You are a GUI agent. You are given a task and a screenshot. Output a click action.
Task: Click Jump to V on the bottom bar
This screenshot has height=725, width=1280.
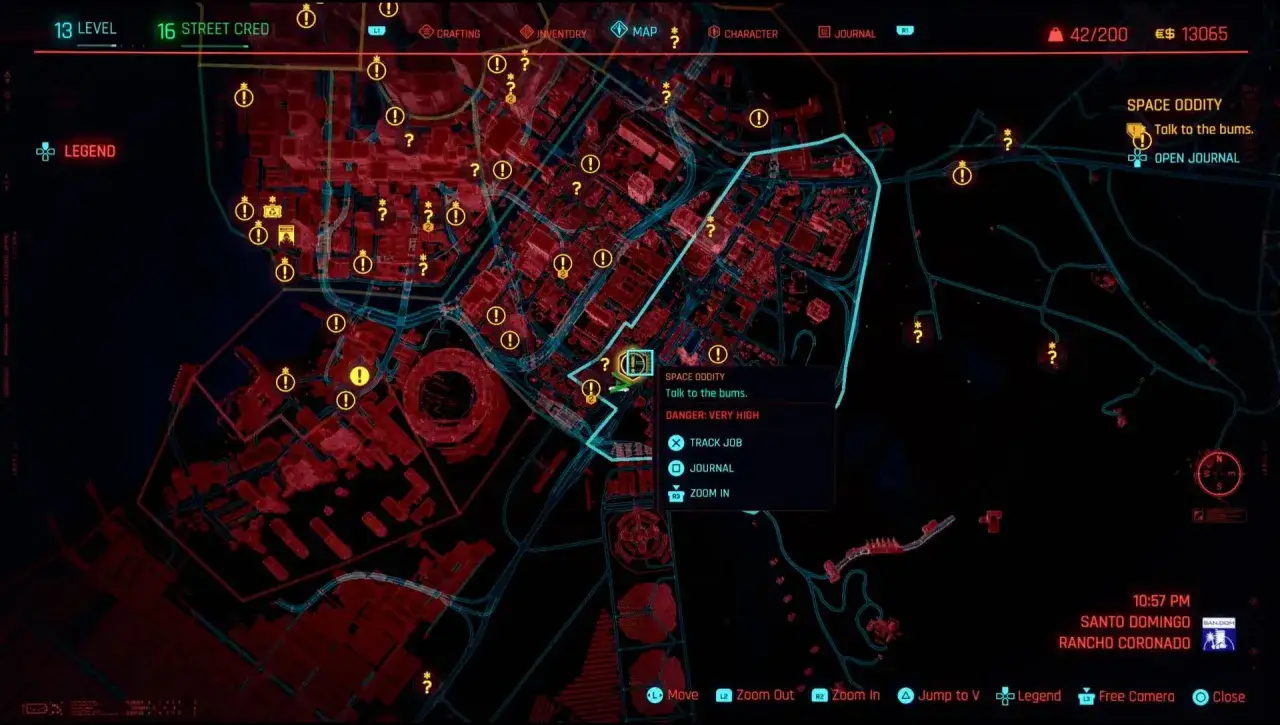(x=938, y=695)
